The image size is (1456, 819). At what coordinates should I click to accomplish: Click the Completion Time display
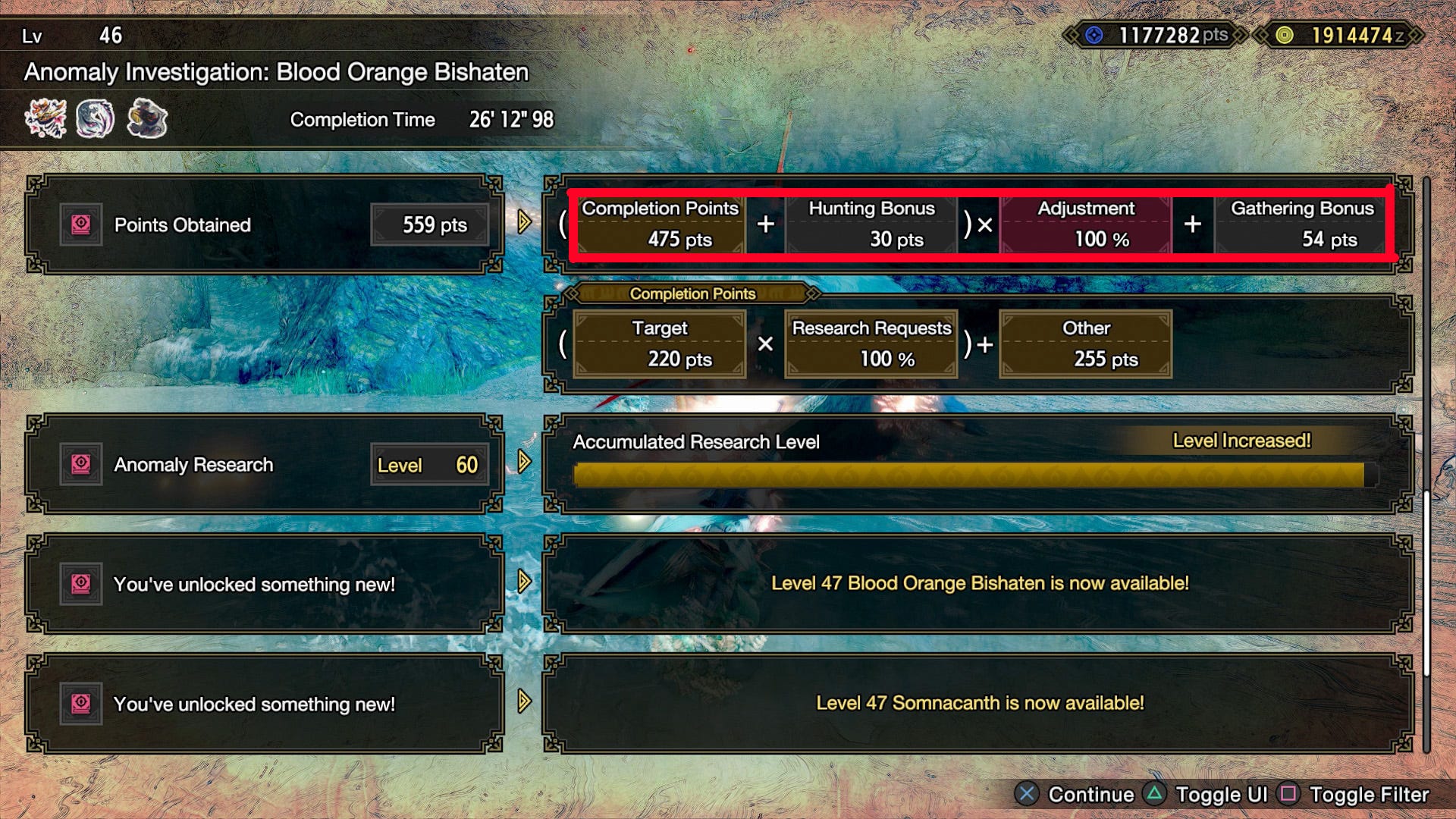pos(422,119)
